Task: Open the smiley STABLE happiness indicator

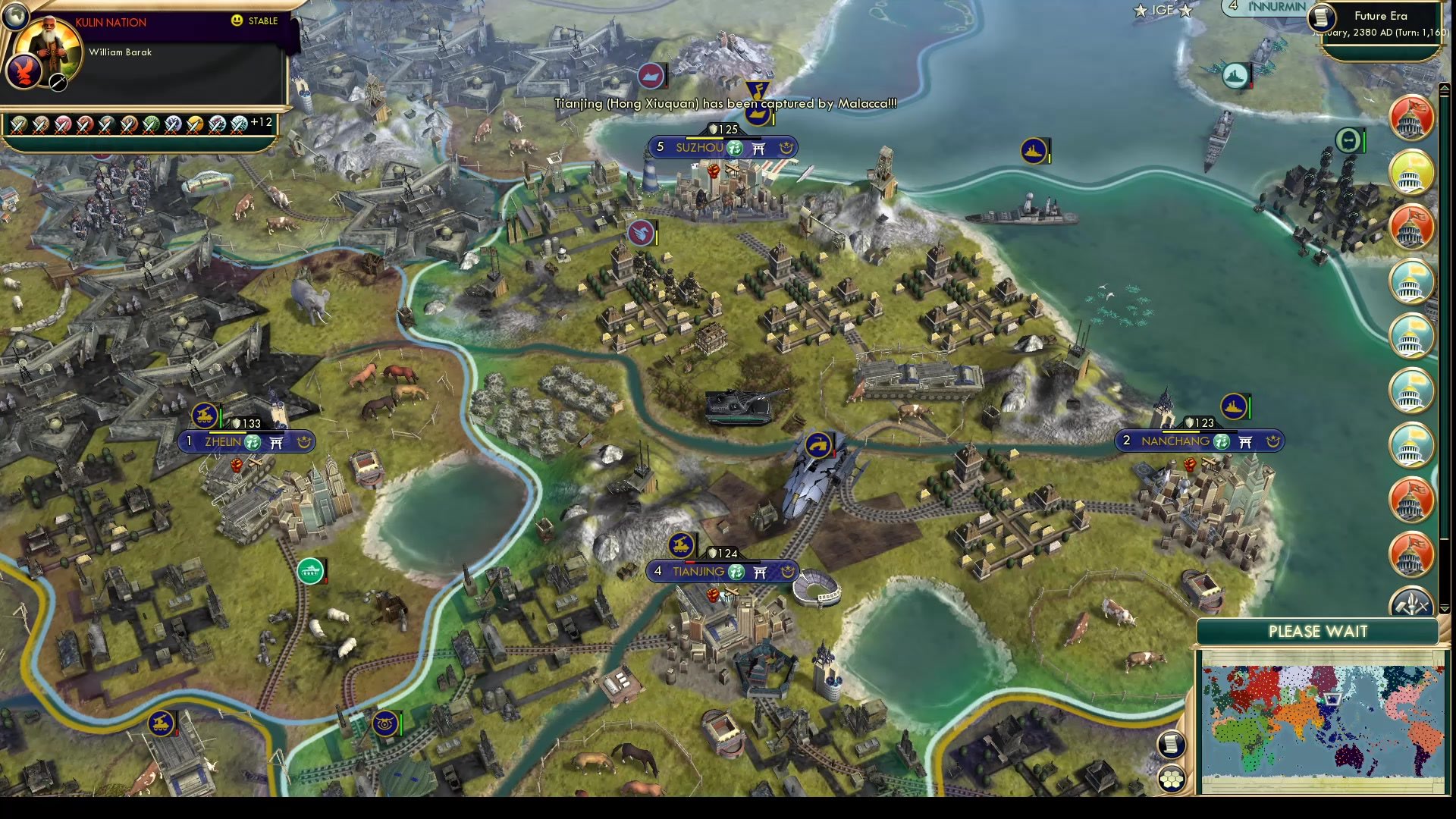Action: (238, 20)
